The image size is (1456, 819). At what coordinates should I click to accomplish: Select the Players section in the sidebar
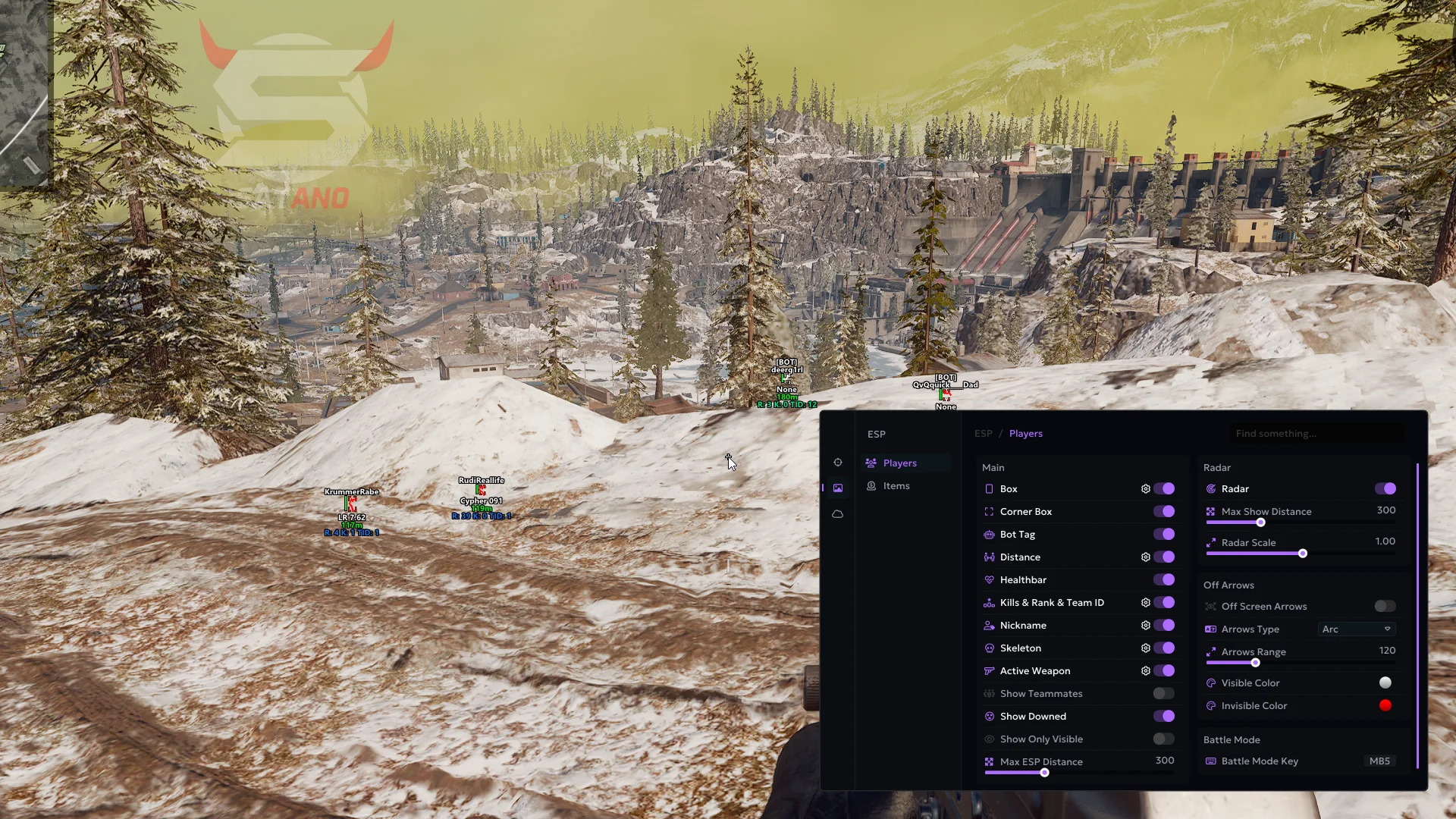(x=899, y=463)
